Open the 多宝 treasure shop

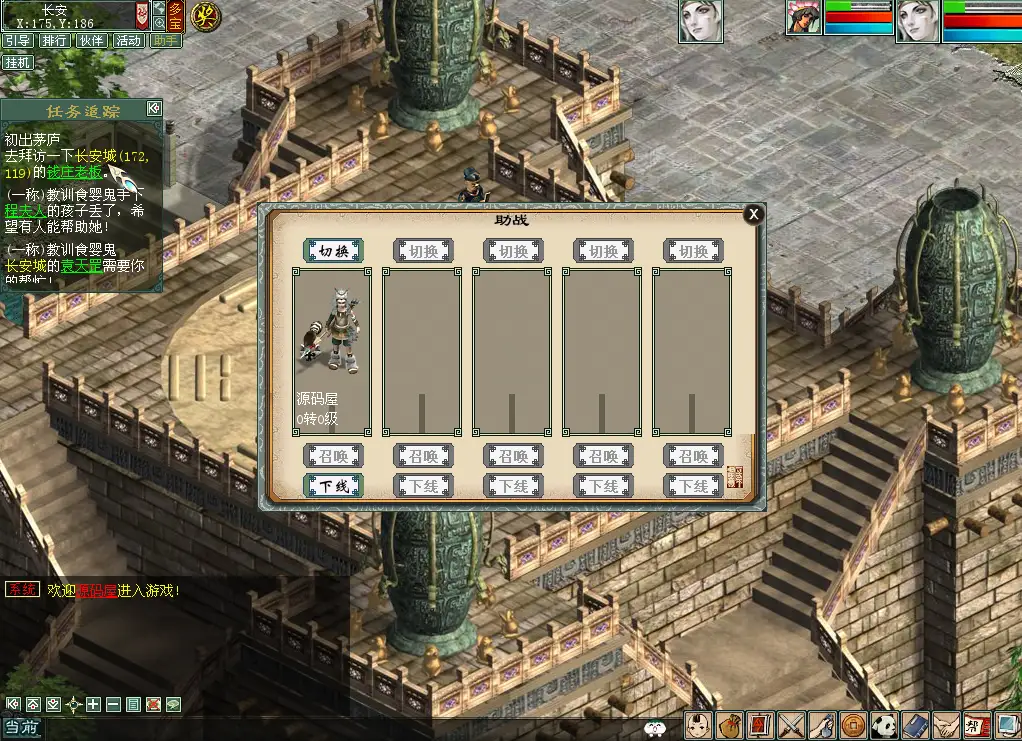point(176,15)
